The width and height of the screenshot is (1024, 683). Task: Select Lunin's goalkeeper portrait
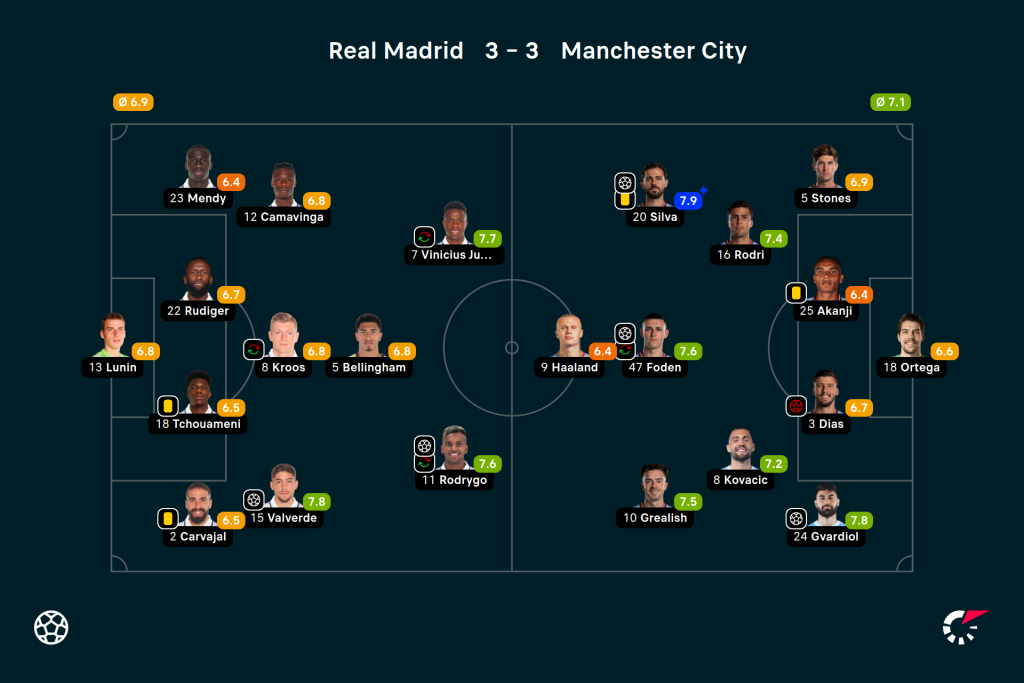(x=111, y=336)
